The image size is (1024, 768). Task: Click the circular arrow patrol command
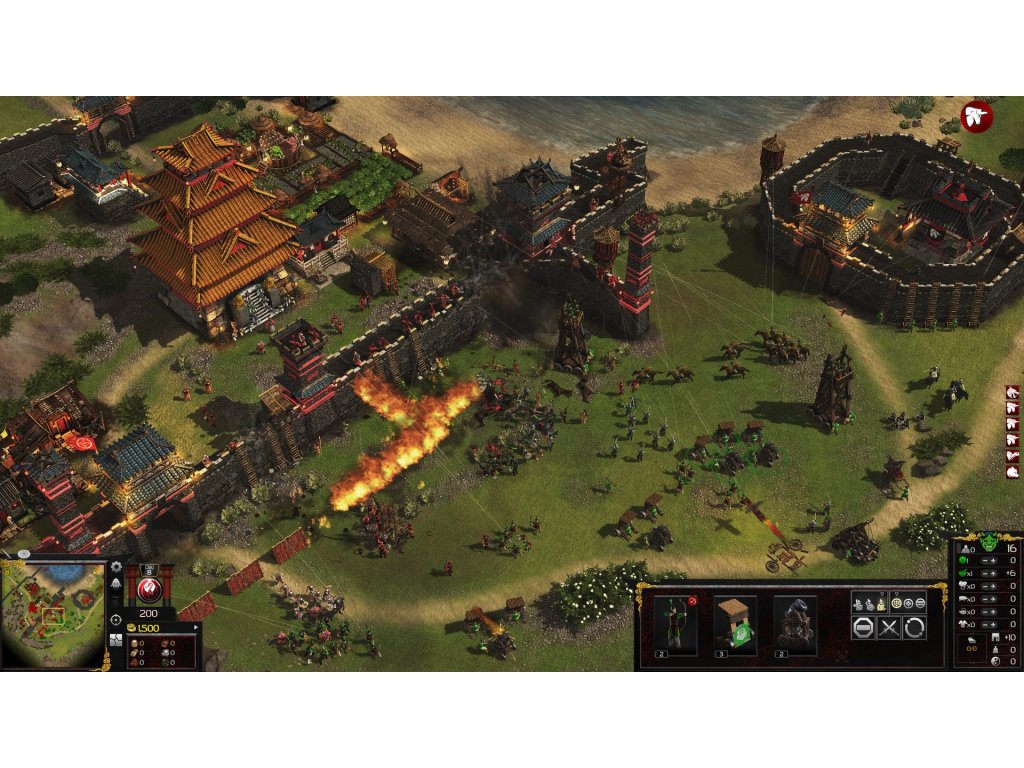pos(914,628)
